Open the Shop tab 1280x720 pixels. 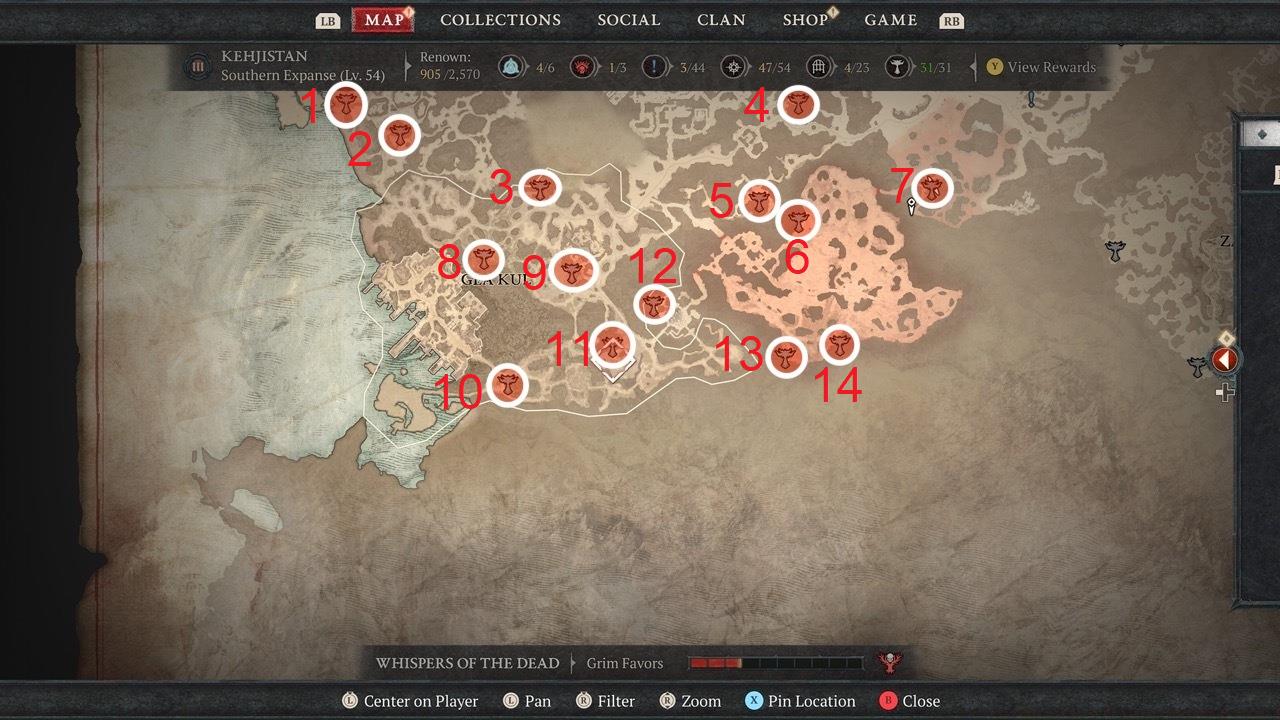pyautogui.click(x=805, y=20)
